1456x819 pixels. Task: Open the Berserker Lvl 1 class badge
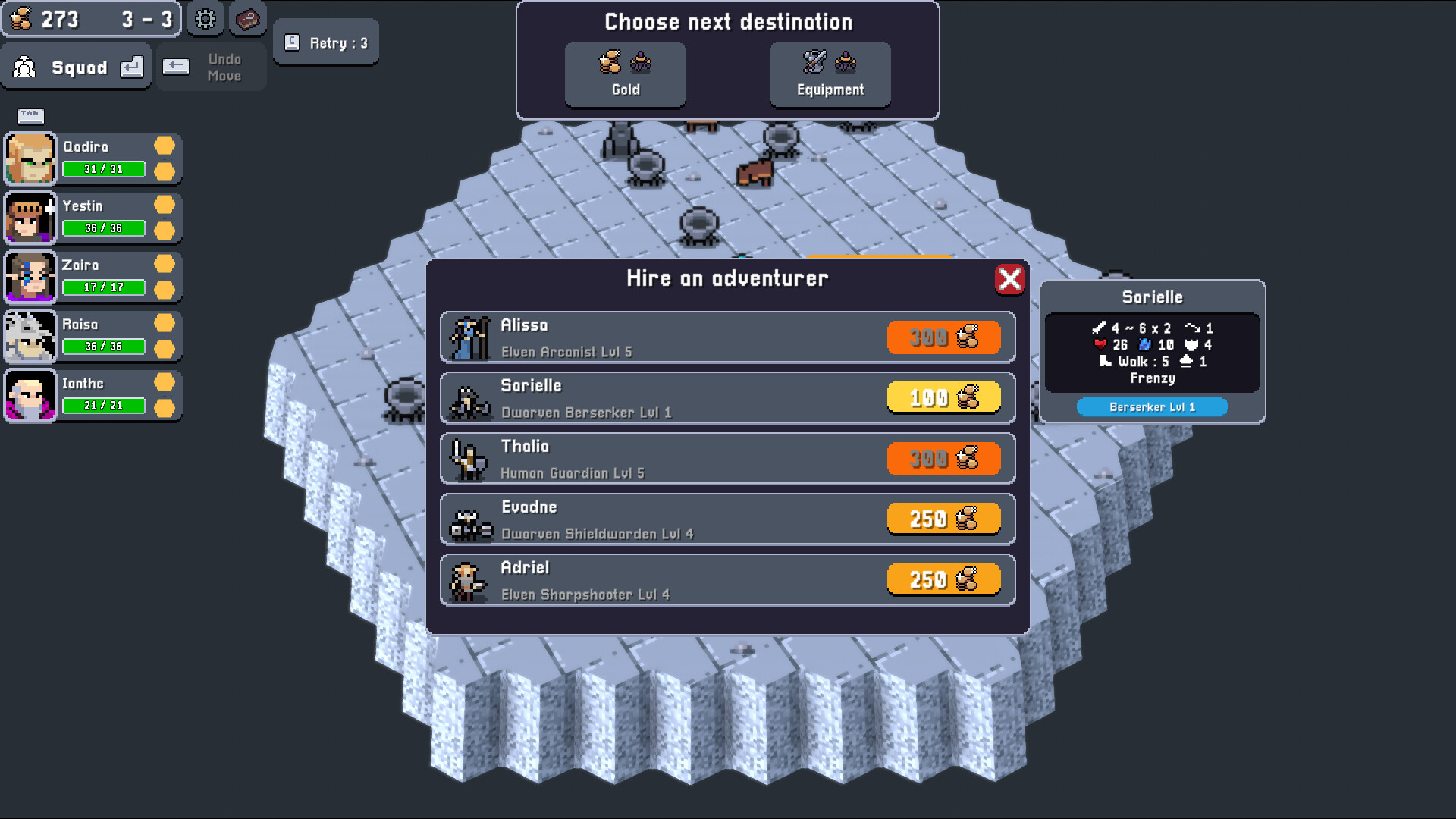(x=1151, y=406)
